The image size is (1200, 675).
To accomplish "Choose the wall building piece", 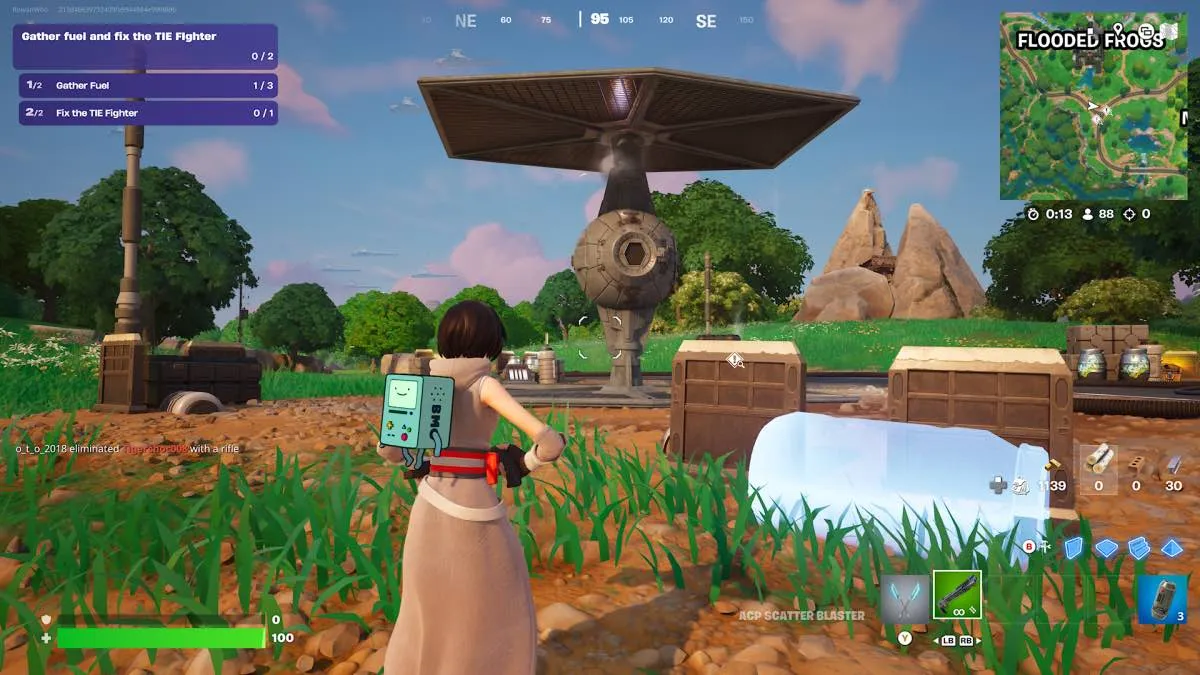I will click(1074, 548).
